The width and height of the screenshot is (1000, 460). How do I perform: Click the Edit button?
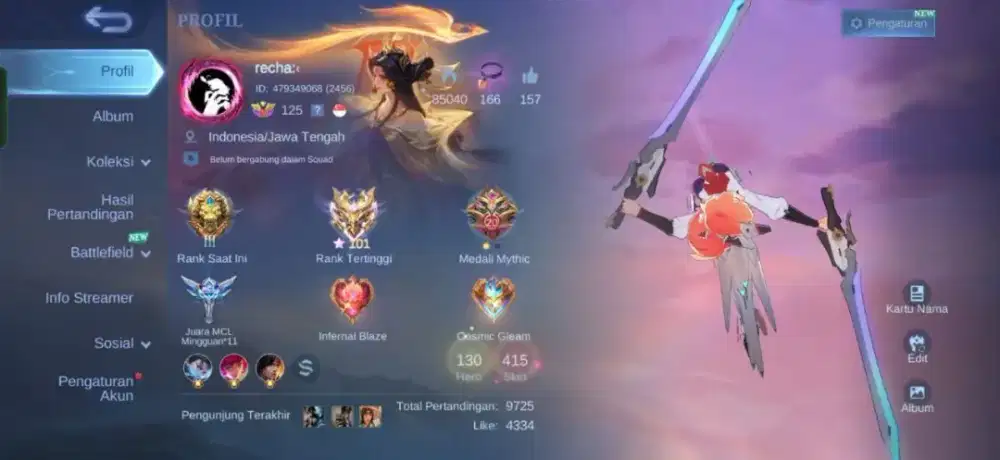916,344
